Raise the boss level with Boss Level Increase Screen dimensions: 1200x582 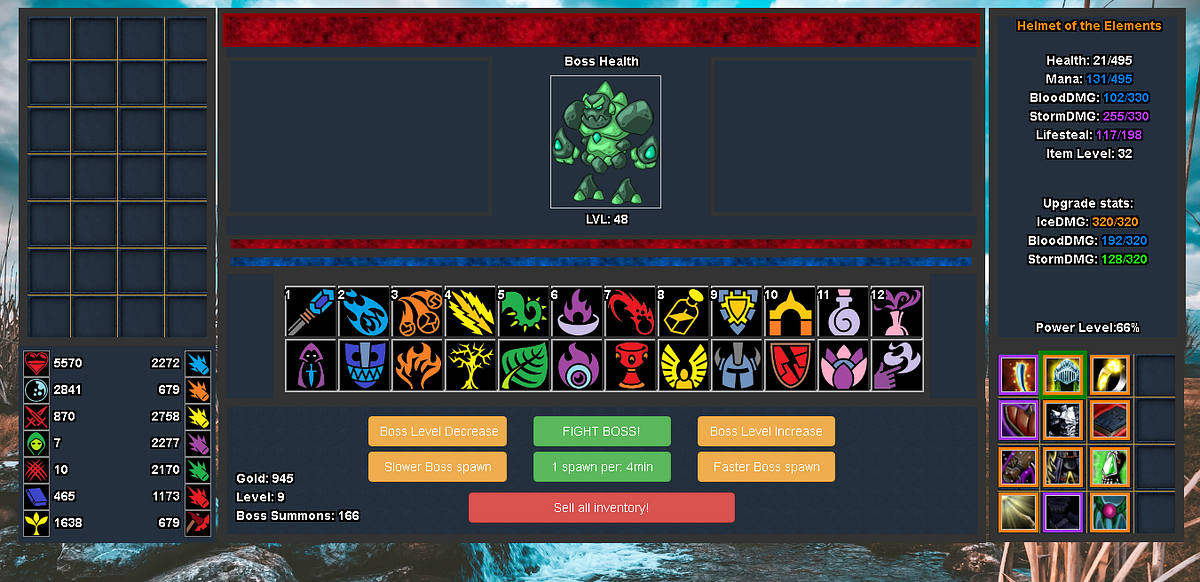766,431
